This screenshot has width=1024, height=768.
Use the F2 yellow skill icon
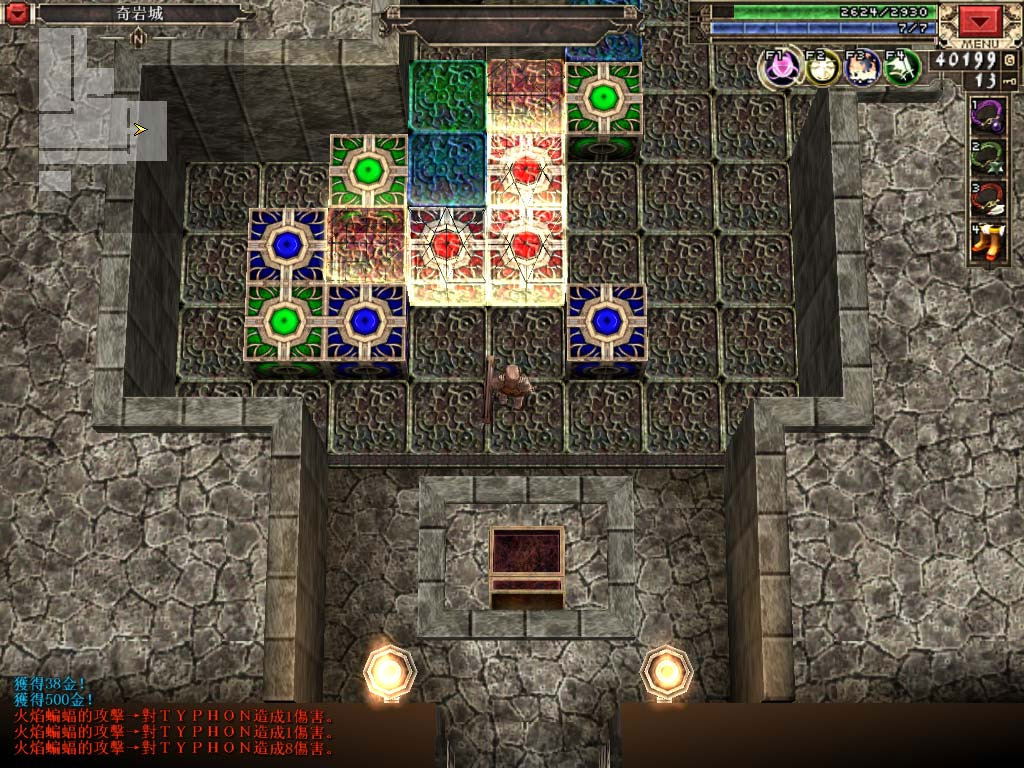click(822, 67)
